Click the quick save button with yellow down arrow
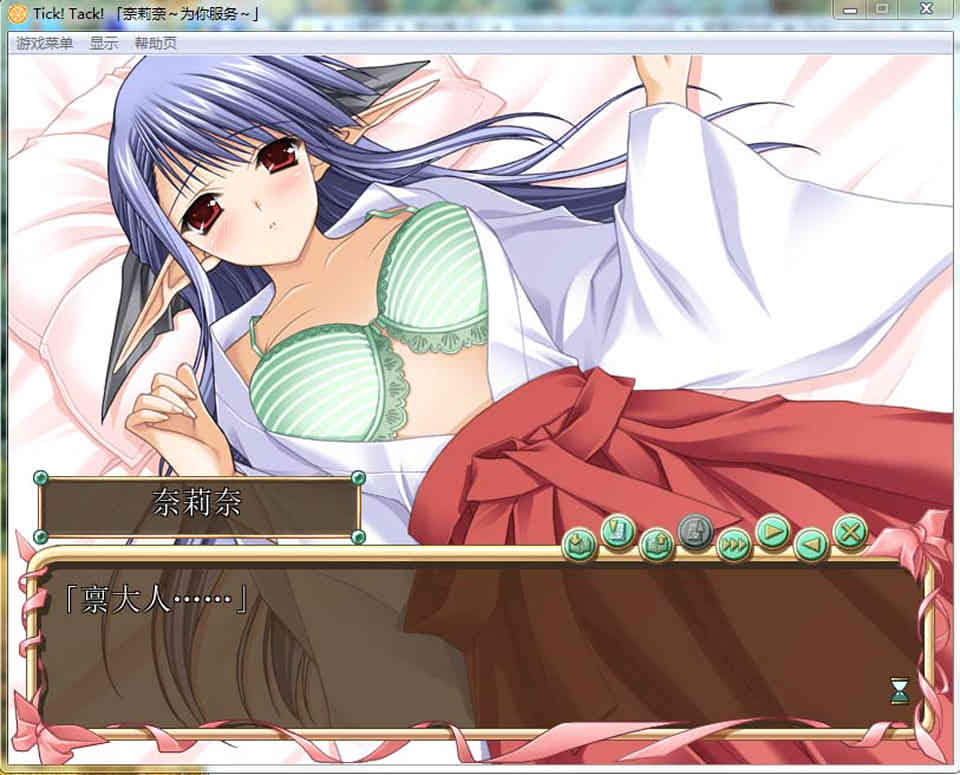 [x=618, y=531]
